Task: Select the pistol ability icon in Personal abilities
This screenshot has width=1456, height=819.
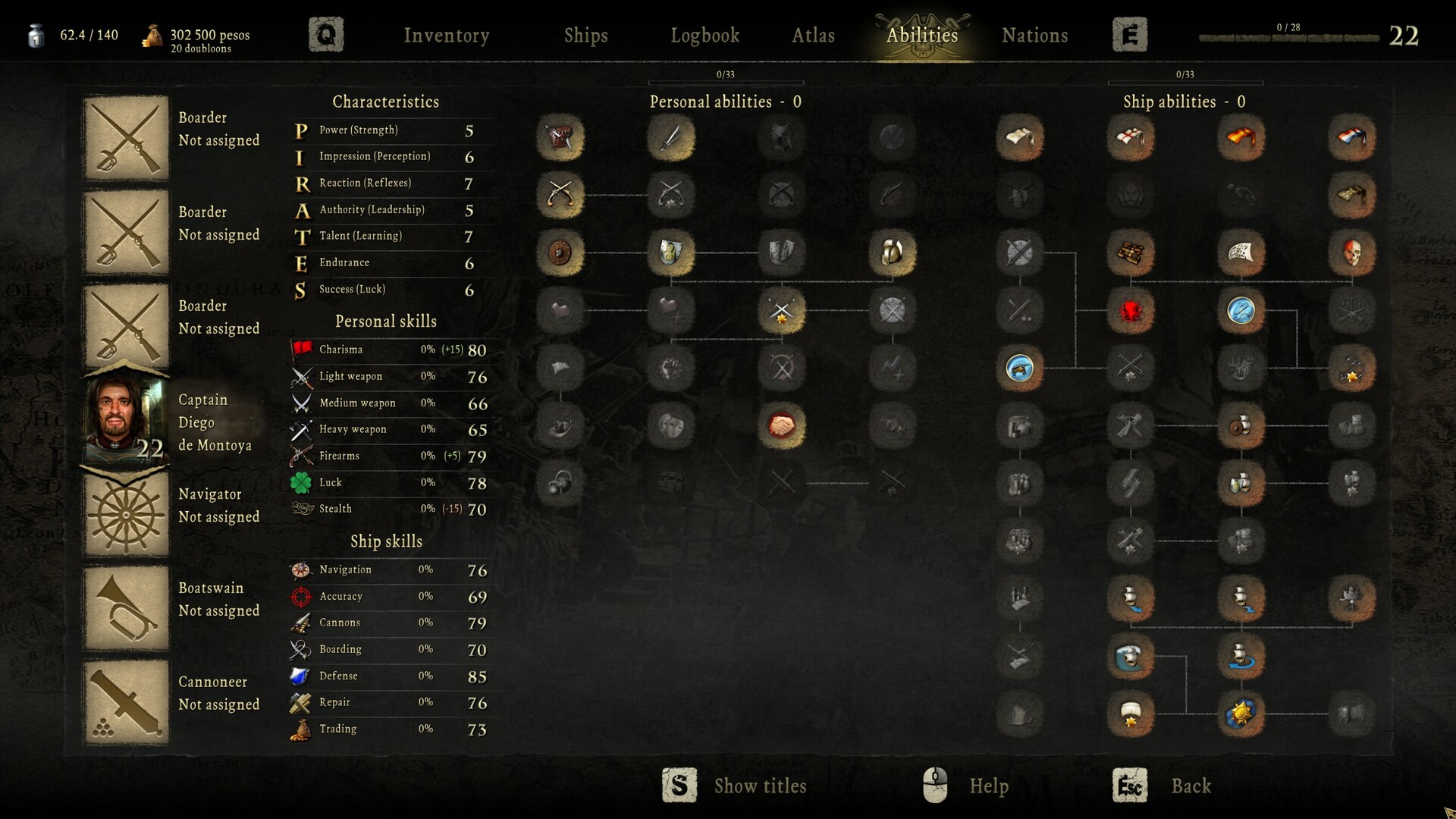Action: [x=560, y=195]
